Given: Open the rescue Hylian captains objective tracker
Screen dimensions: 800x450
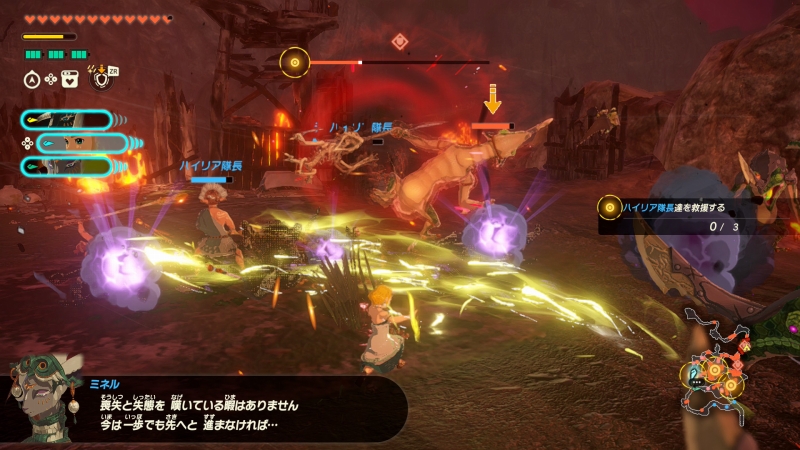Looking at the screenshot, I should (x=691, y=215).
